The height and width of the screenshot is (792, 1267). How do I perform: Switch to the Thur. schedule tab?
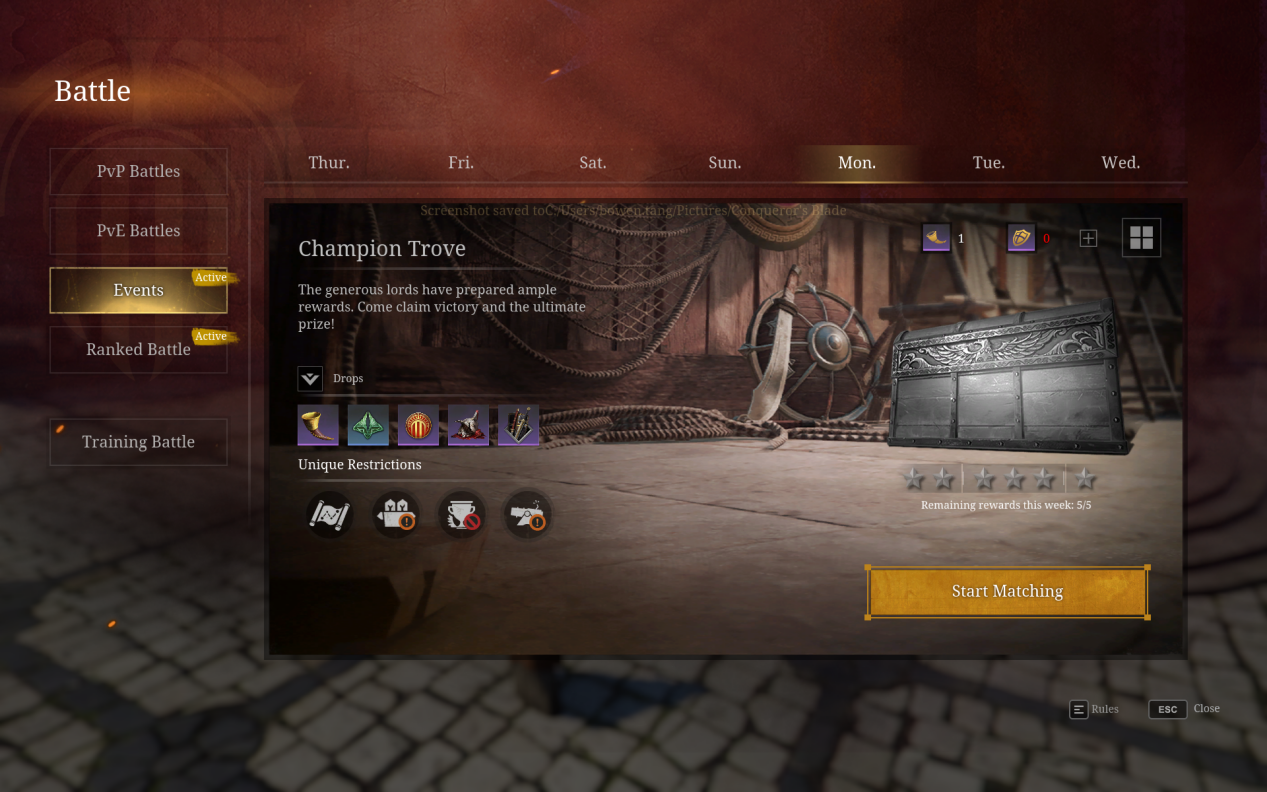pos(329,162)
